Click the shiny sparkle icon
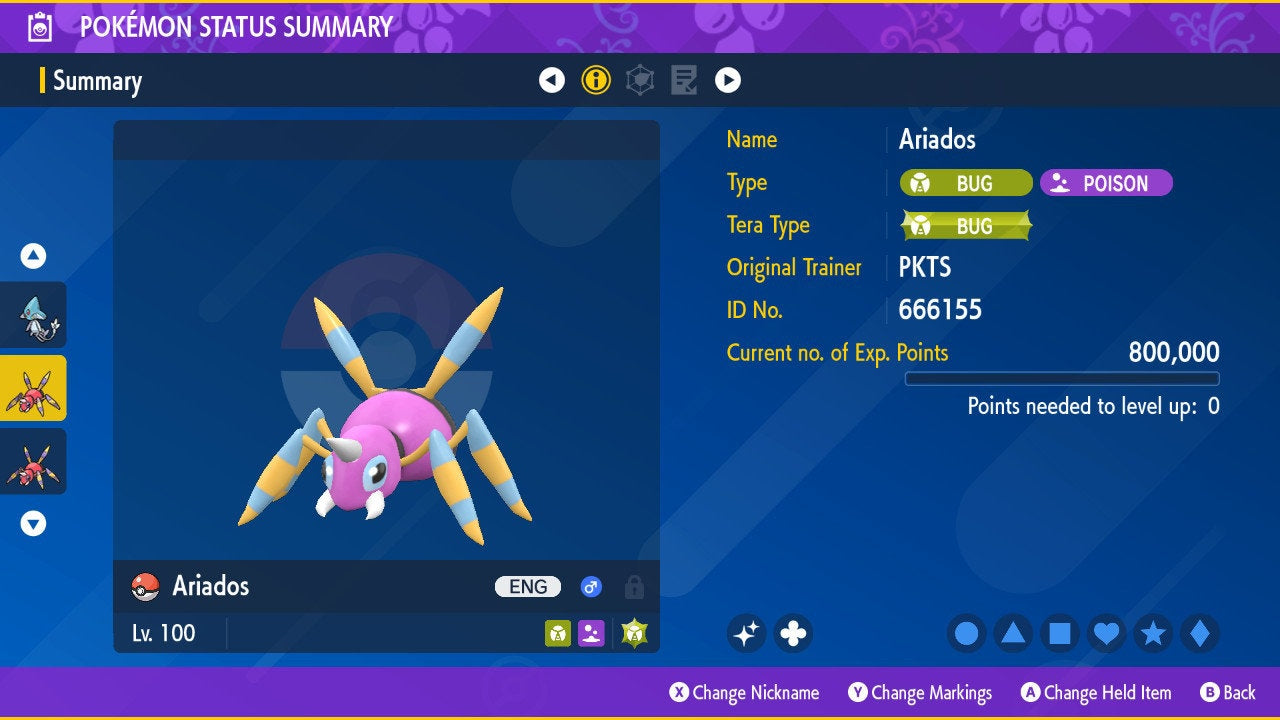The height and width of the screenshot is (720, 1280). 746,633
